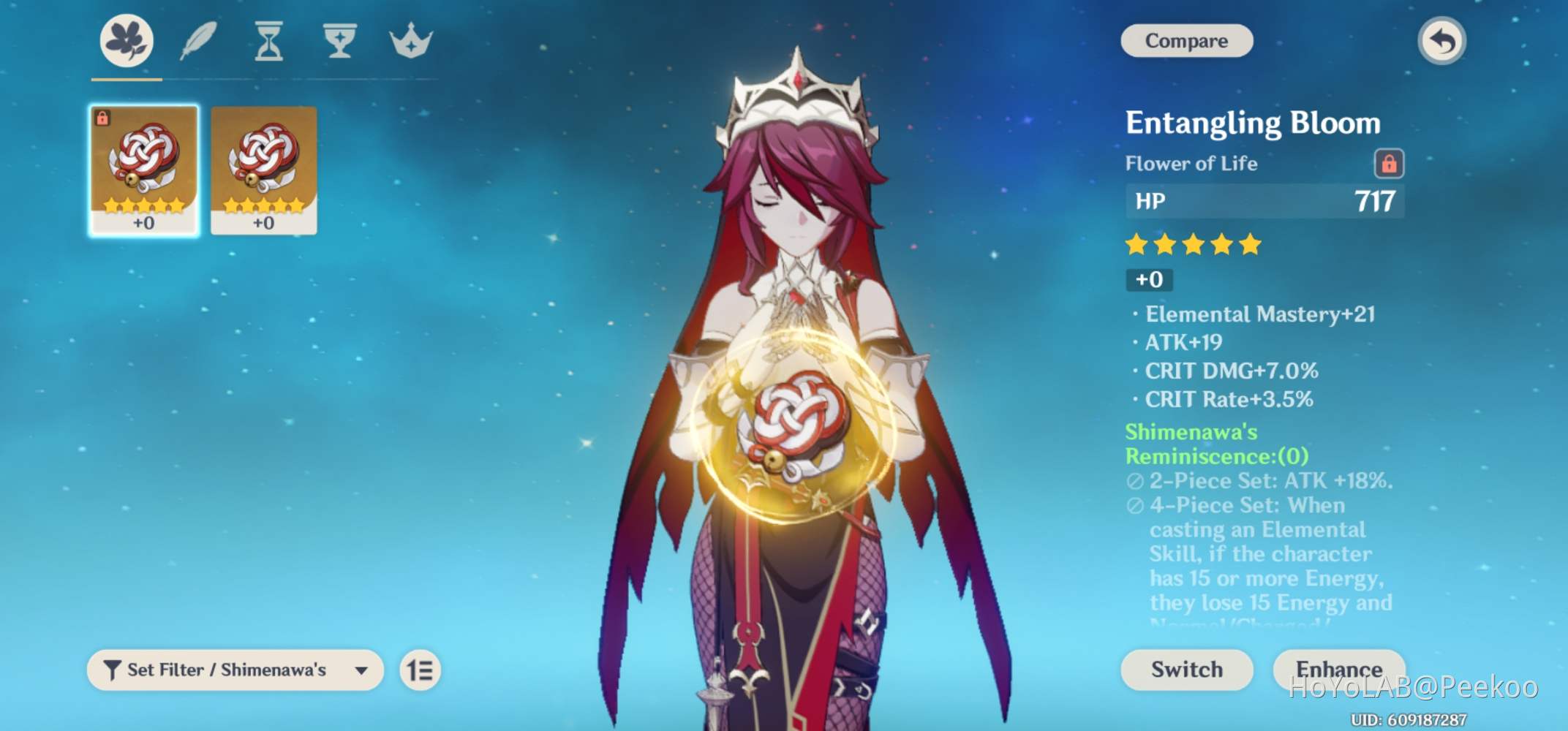Click the back arrow in the top right
This screenshot has height=731, width=1568.
coord(1440,41)
